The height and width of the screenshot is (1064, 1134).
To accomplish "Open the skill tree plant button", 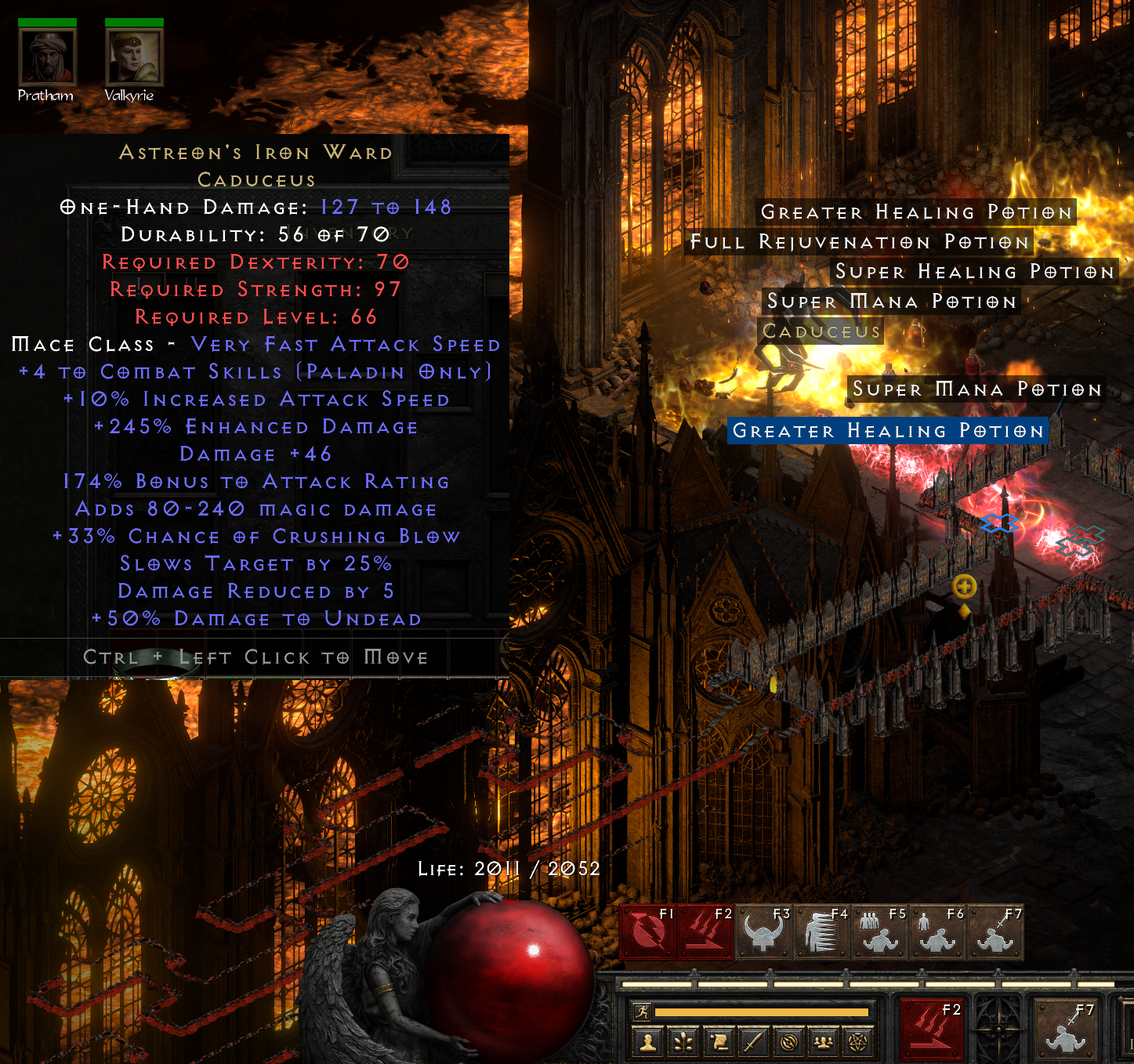I will point(684,1042).
